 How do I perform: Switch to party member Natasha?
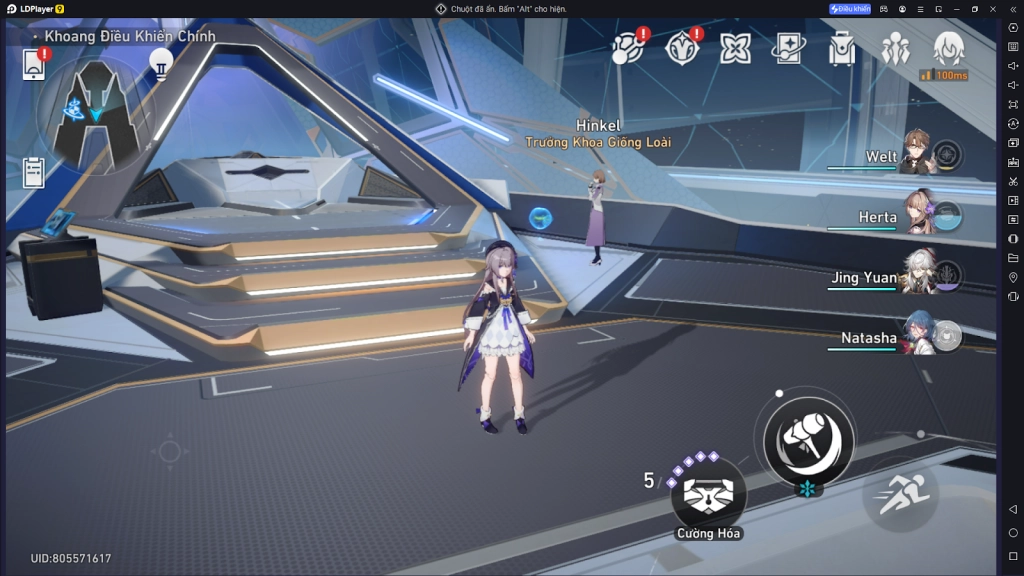tap(916, 336)
